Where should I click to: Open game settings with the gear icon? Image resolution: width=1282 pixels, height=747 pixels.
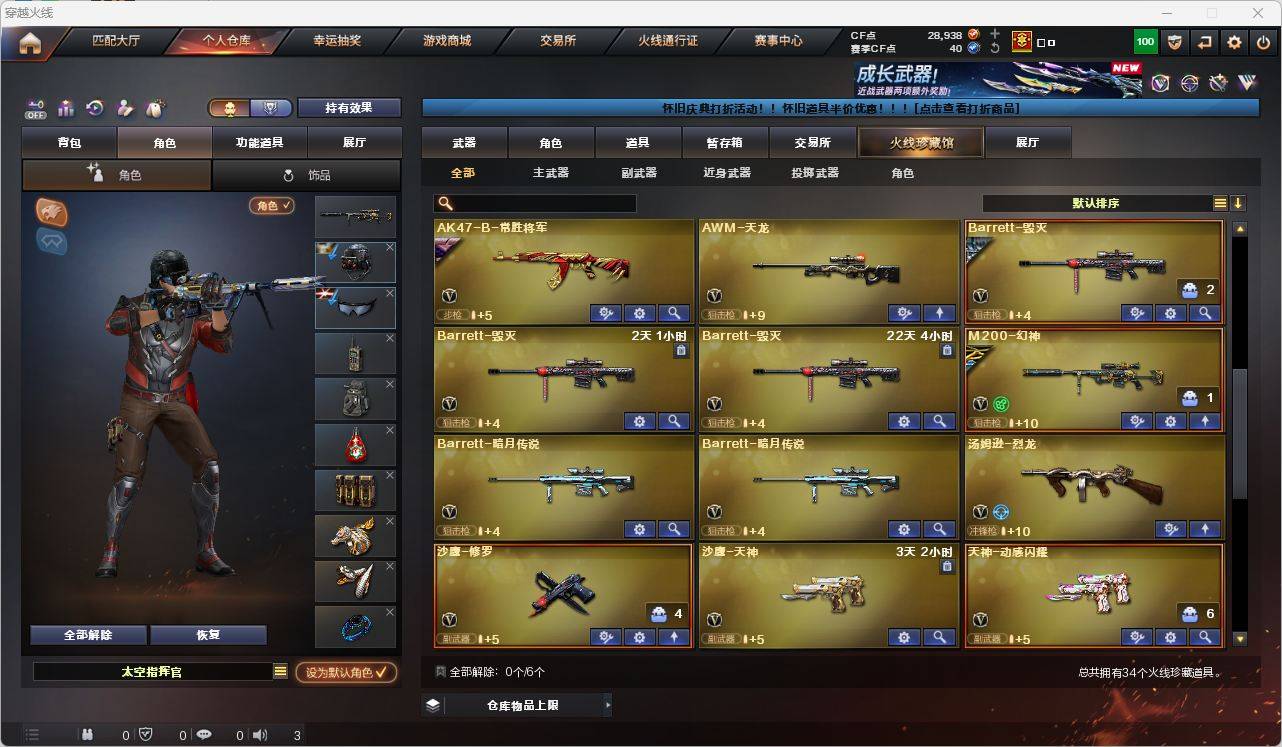[1233, 42]
